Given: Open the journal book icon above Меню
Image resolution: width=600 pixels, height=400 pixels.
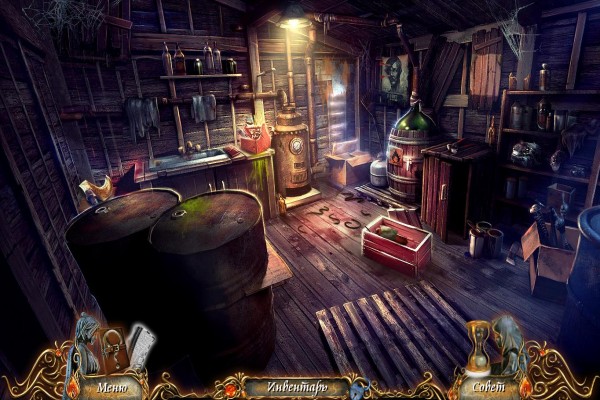Looking at the screenshot, I should coord(115,349).
